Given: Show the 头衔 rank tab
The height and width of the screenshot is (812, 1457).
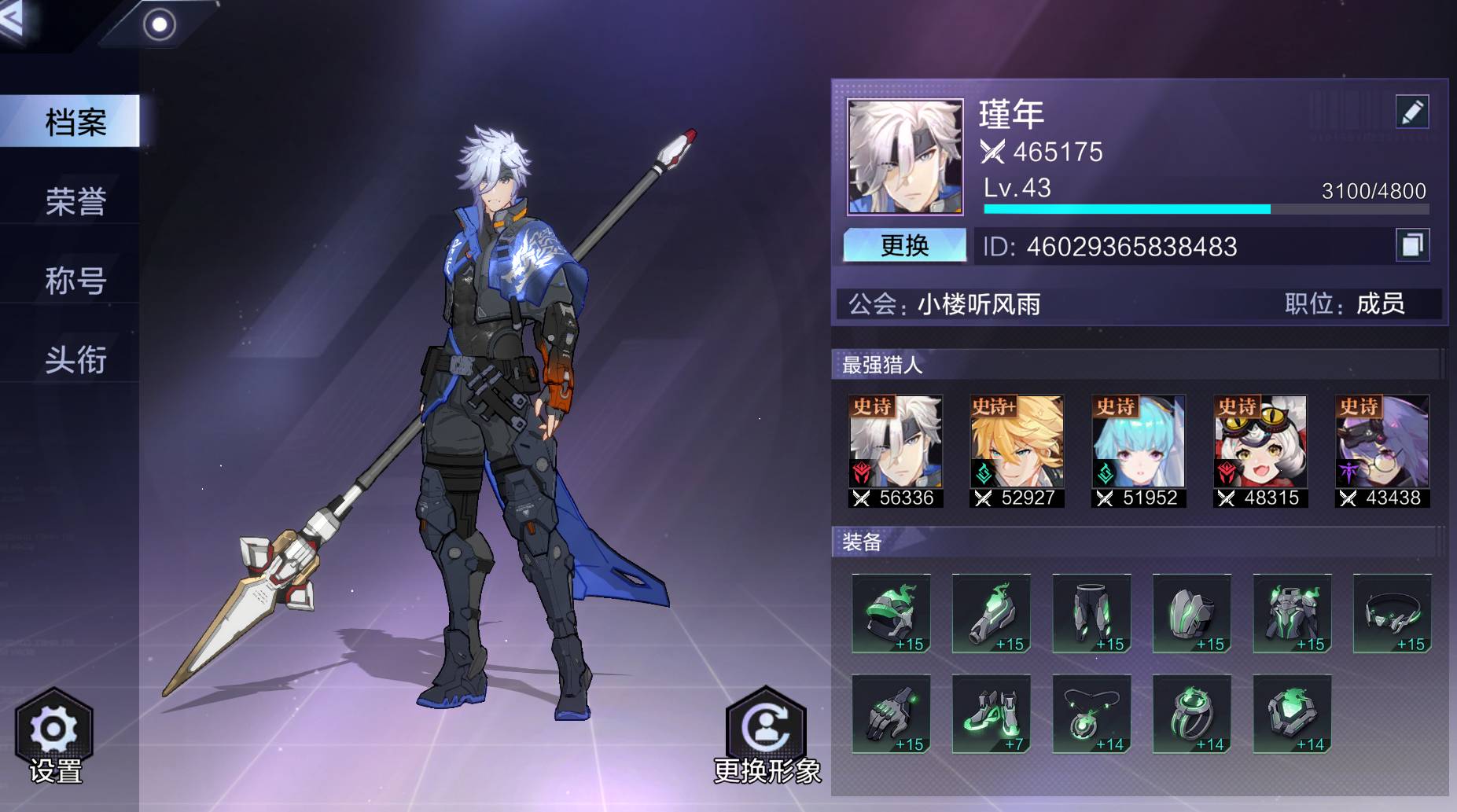Looking at the screenshot, I should pyautogui.click(x=75, y=360).
